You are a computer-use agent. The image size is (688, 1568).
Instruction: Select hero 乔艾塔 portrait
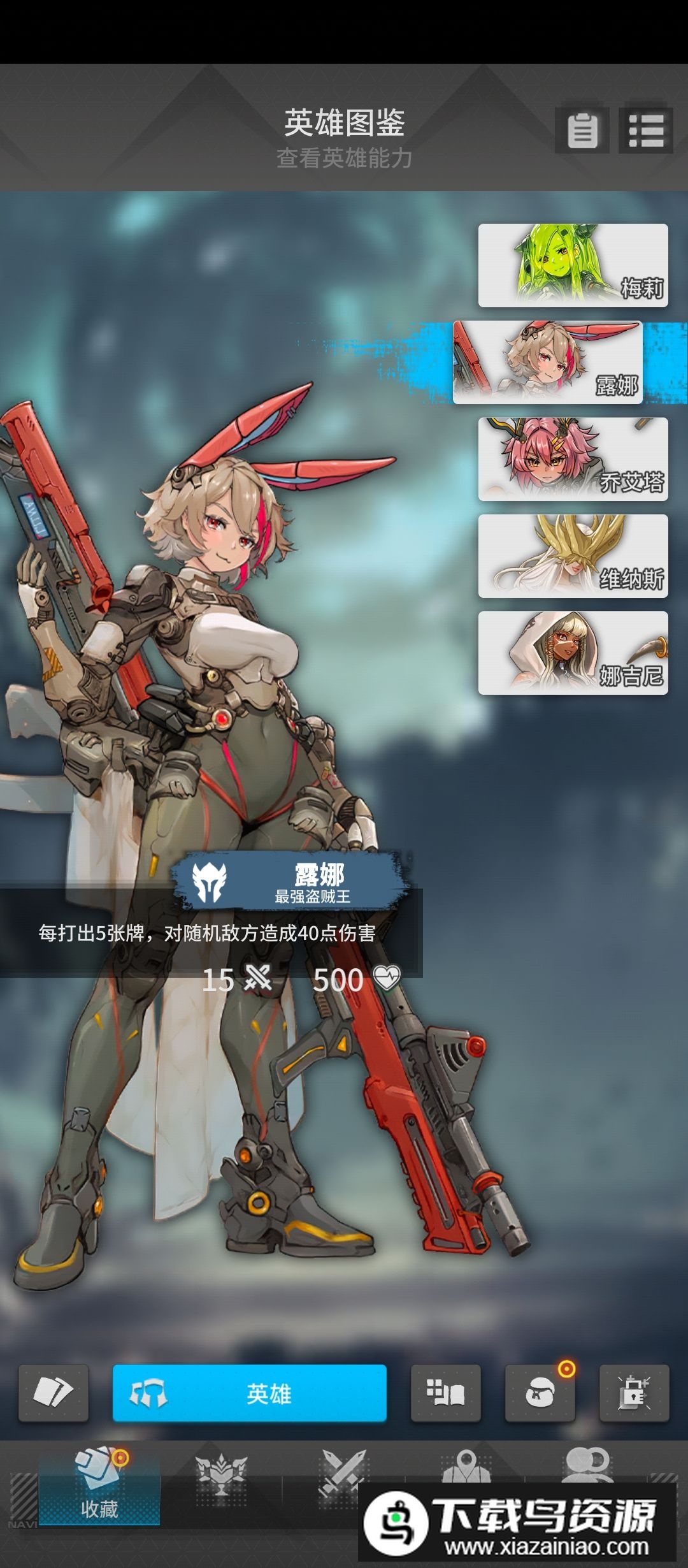[573, 459]
